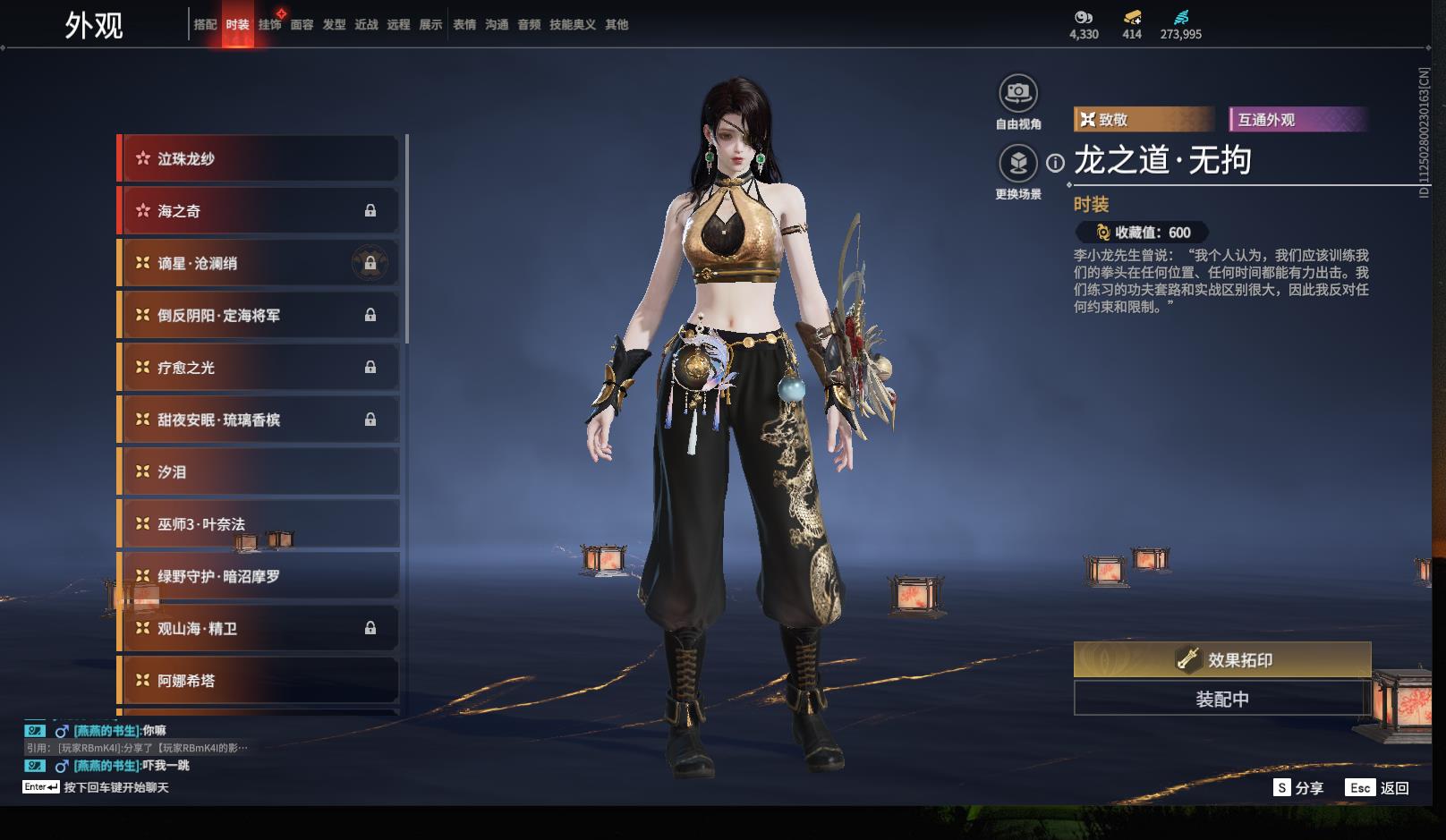Select the 面容 face tab
Screen dimensions: 1446x840
pyautogui.click(x=302, y=25)
